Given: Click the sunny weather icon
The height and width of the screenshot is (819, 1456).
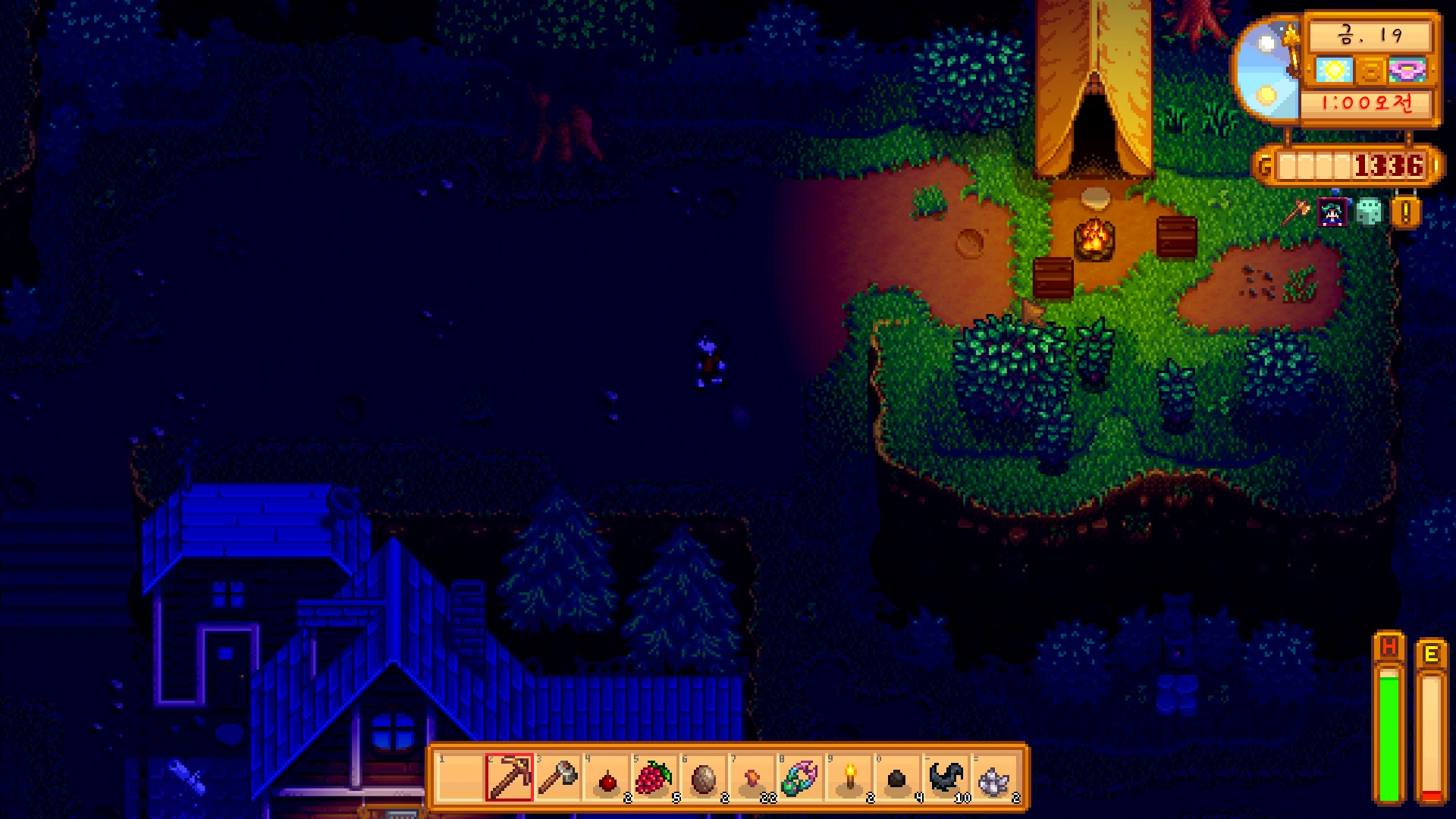Looking at the screenshot, I should pyautogui.click(x=1334, y=71).
